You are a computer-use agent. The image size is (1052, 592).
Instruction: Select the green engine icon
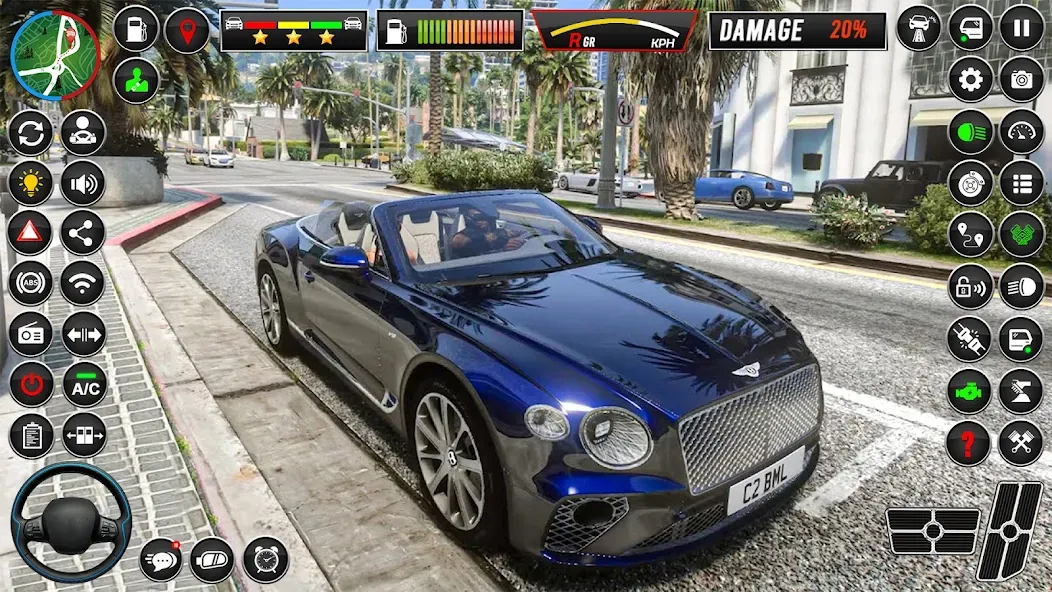tap(968, 390)
